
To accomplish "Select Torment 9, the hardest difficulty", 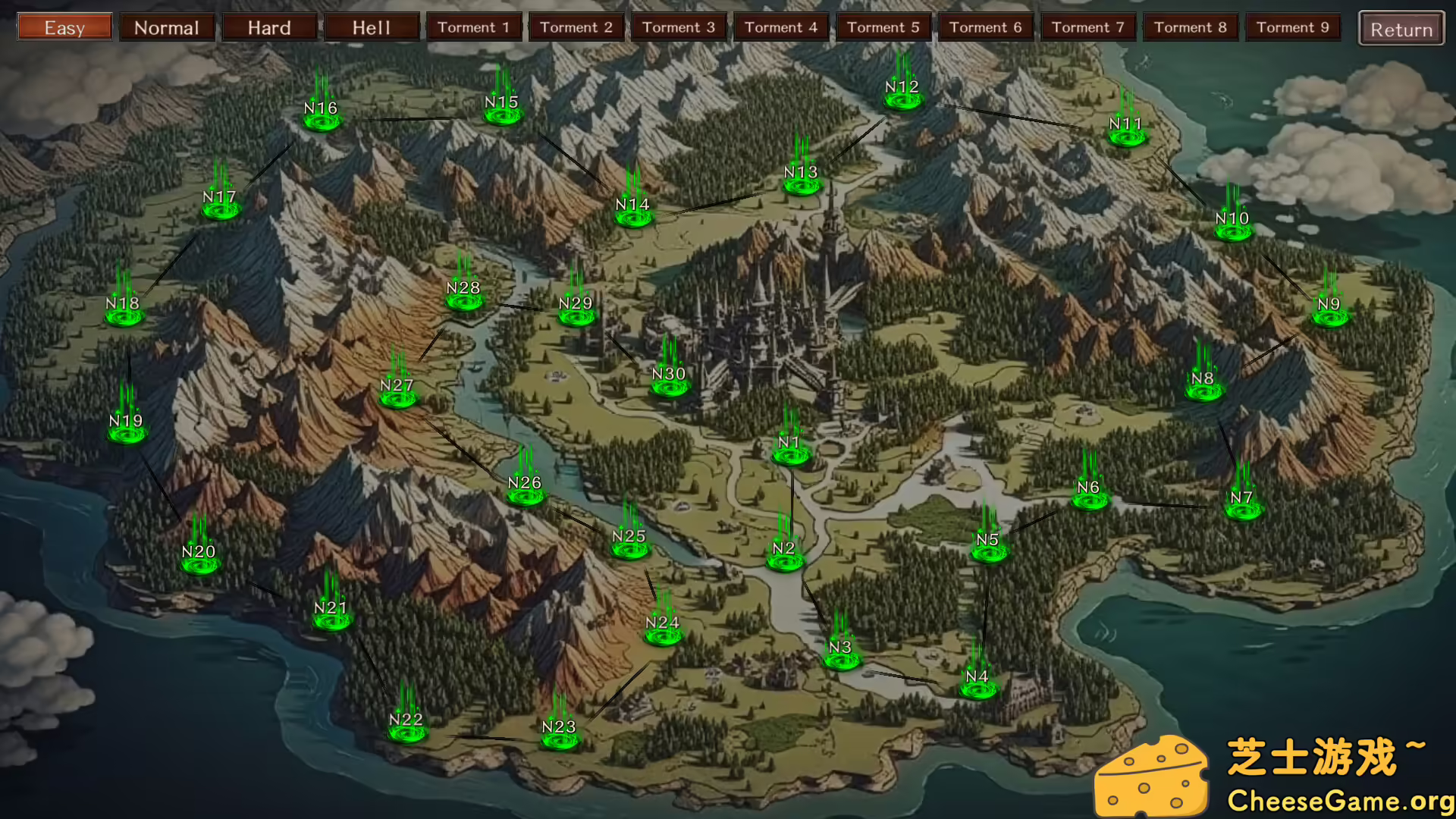I will coord(1293,27).
